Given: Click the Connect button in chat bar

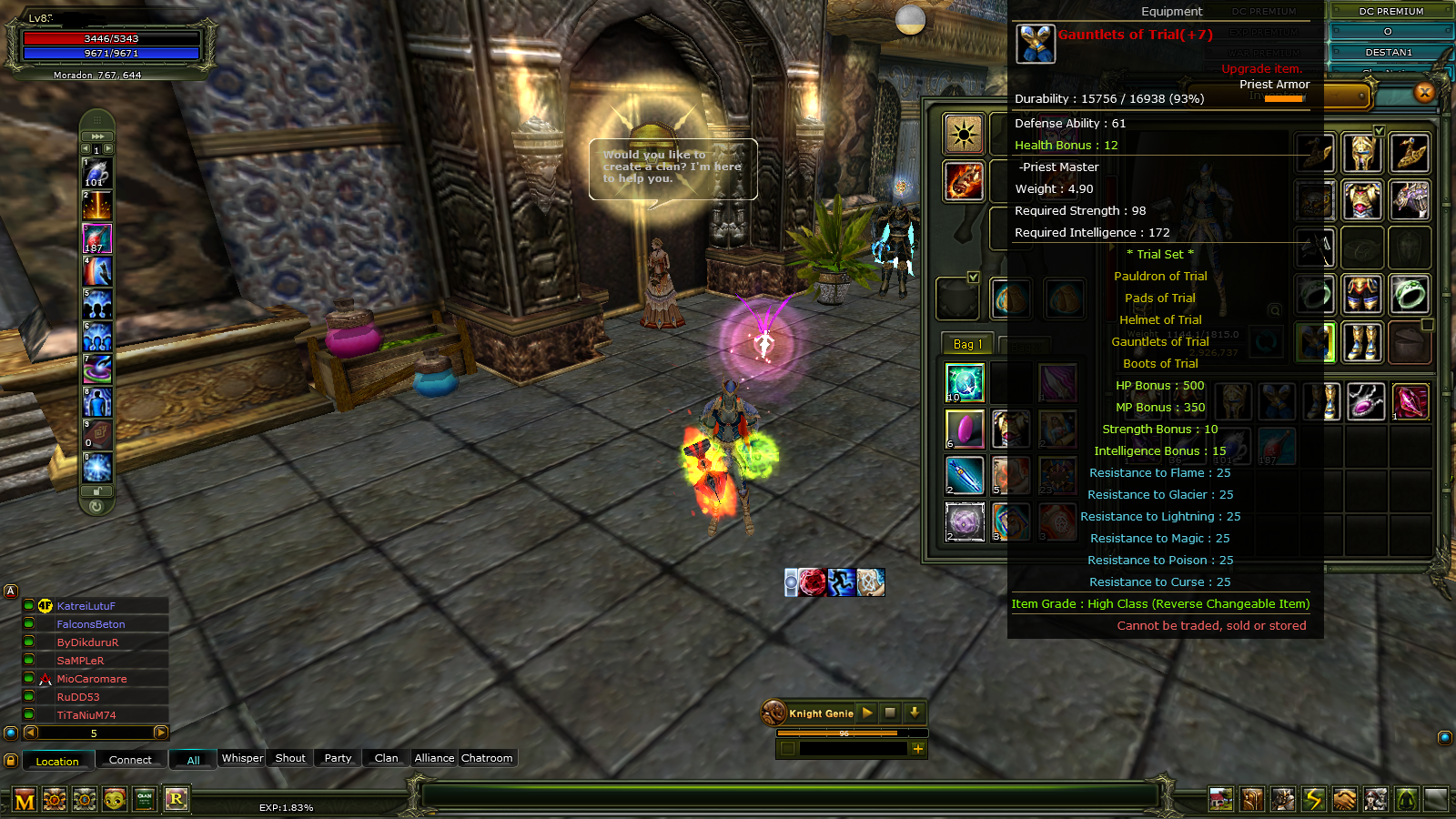Looking at the screenshot, I should [130, 760].
